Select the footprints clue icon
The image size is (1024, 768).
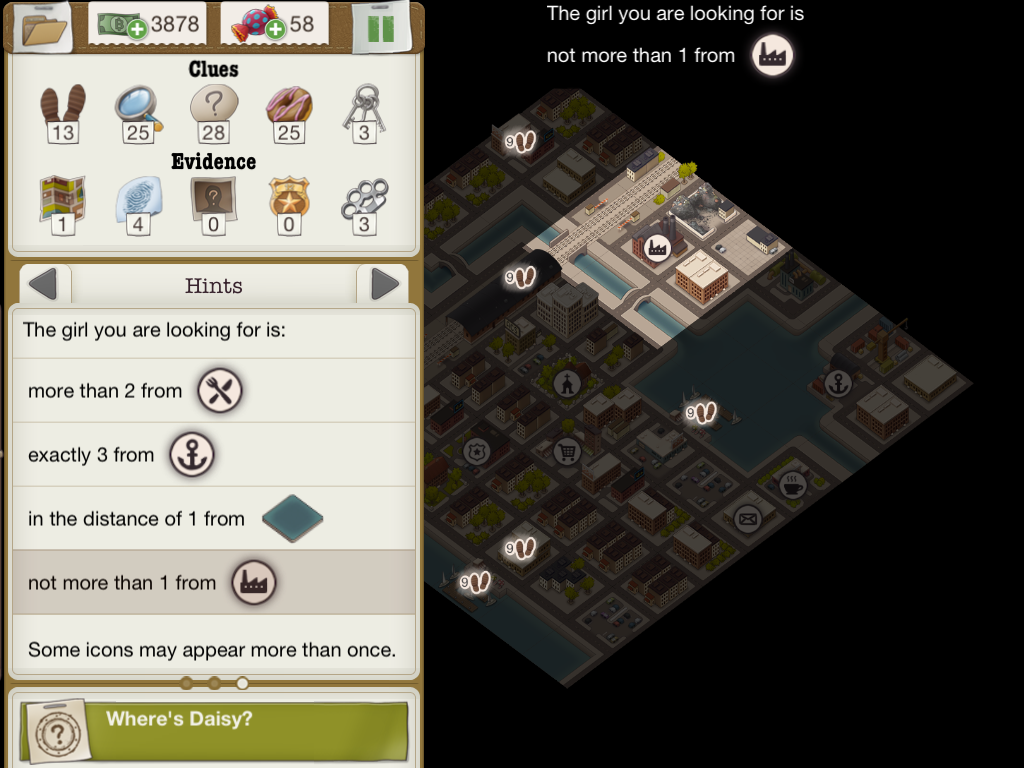pos(62,110)
